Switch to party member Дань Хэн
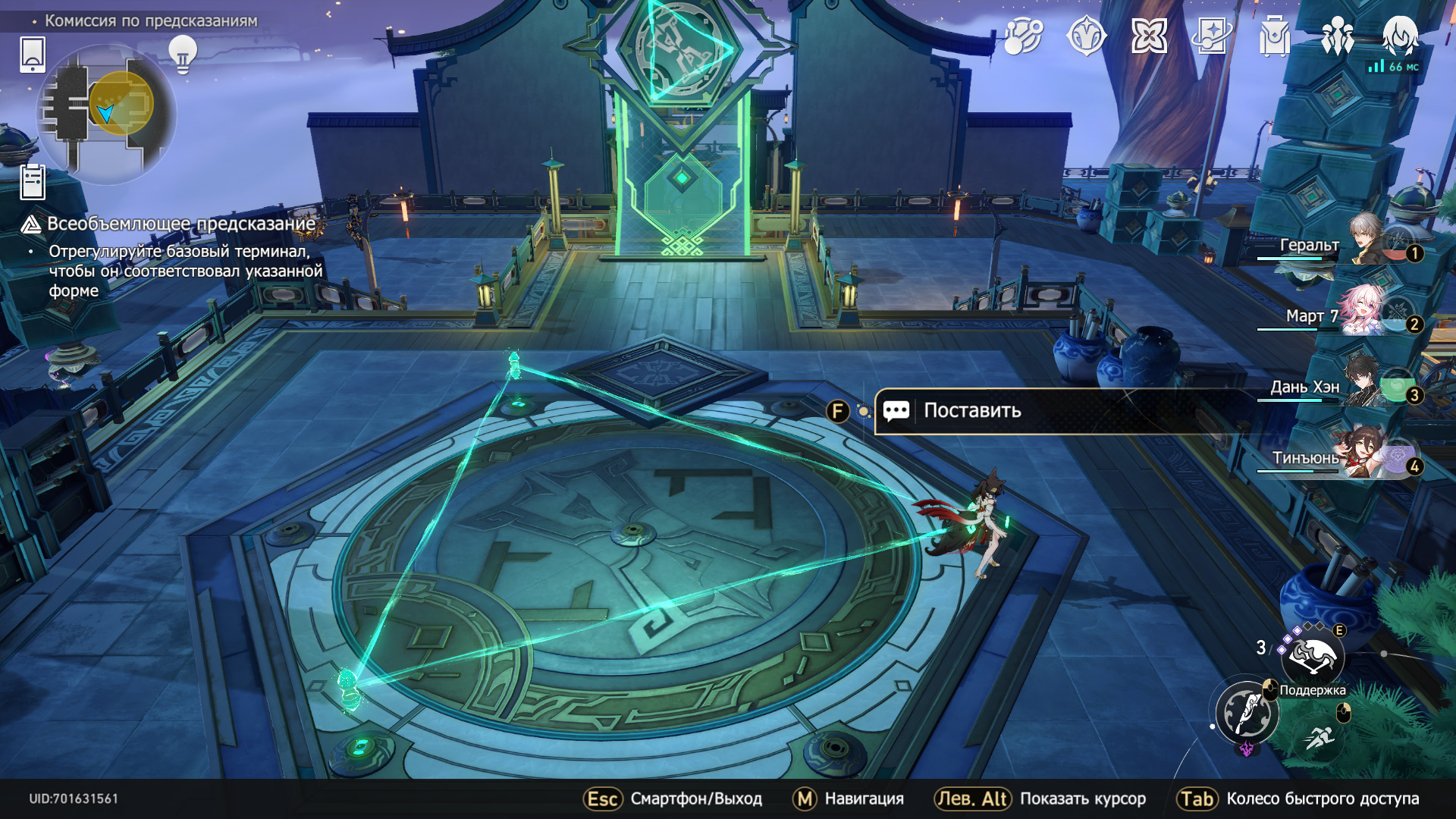Viewport: 1456px width, 819px height. click(1365, 383)
